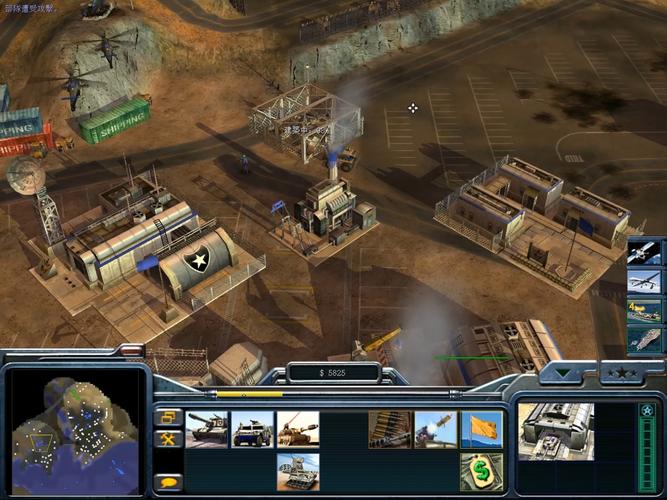Click the yellow chat bubble button
This screenshot has width=667, height=500.
click(x=167, y=482)
